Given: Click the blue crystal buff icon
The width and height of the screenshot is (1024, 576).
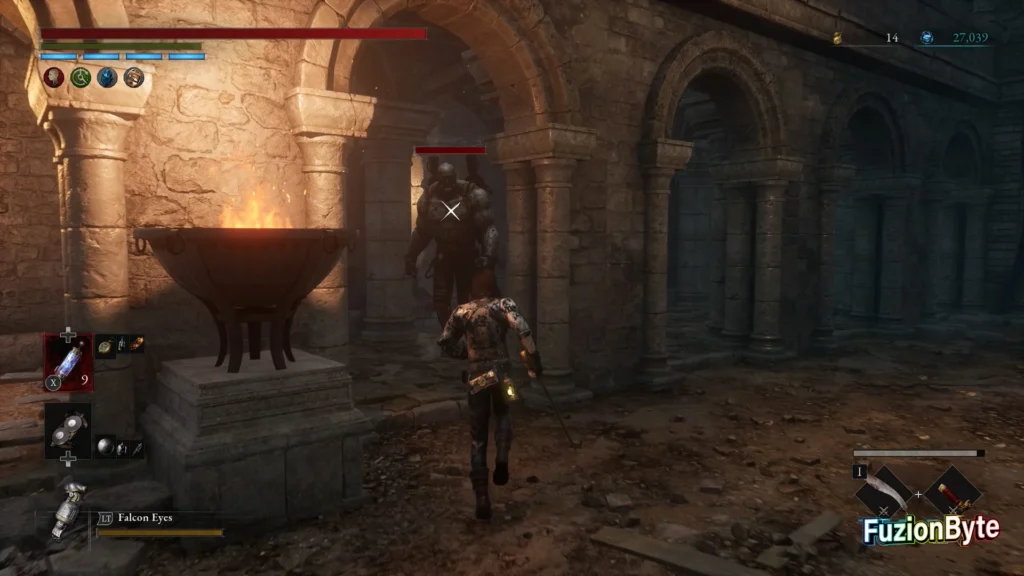Looking at the screenshot, I should coord(107,77).
